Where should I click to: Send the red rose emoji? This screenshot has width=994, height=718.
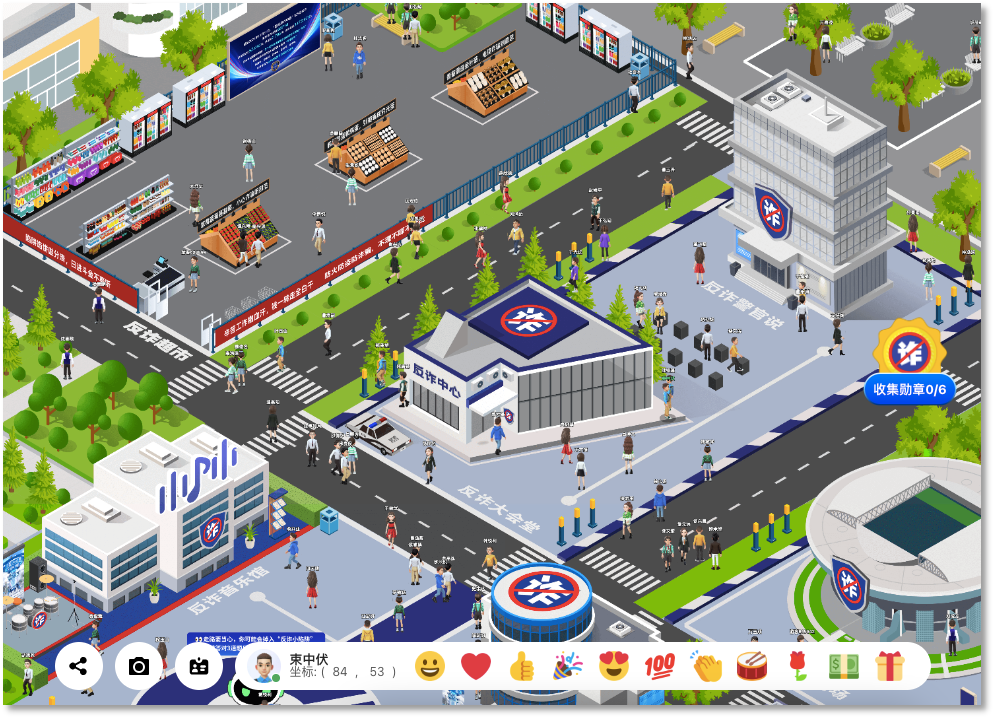point(797,666)
